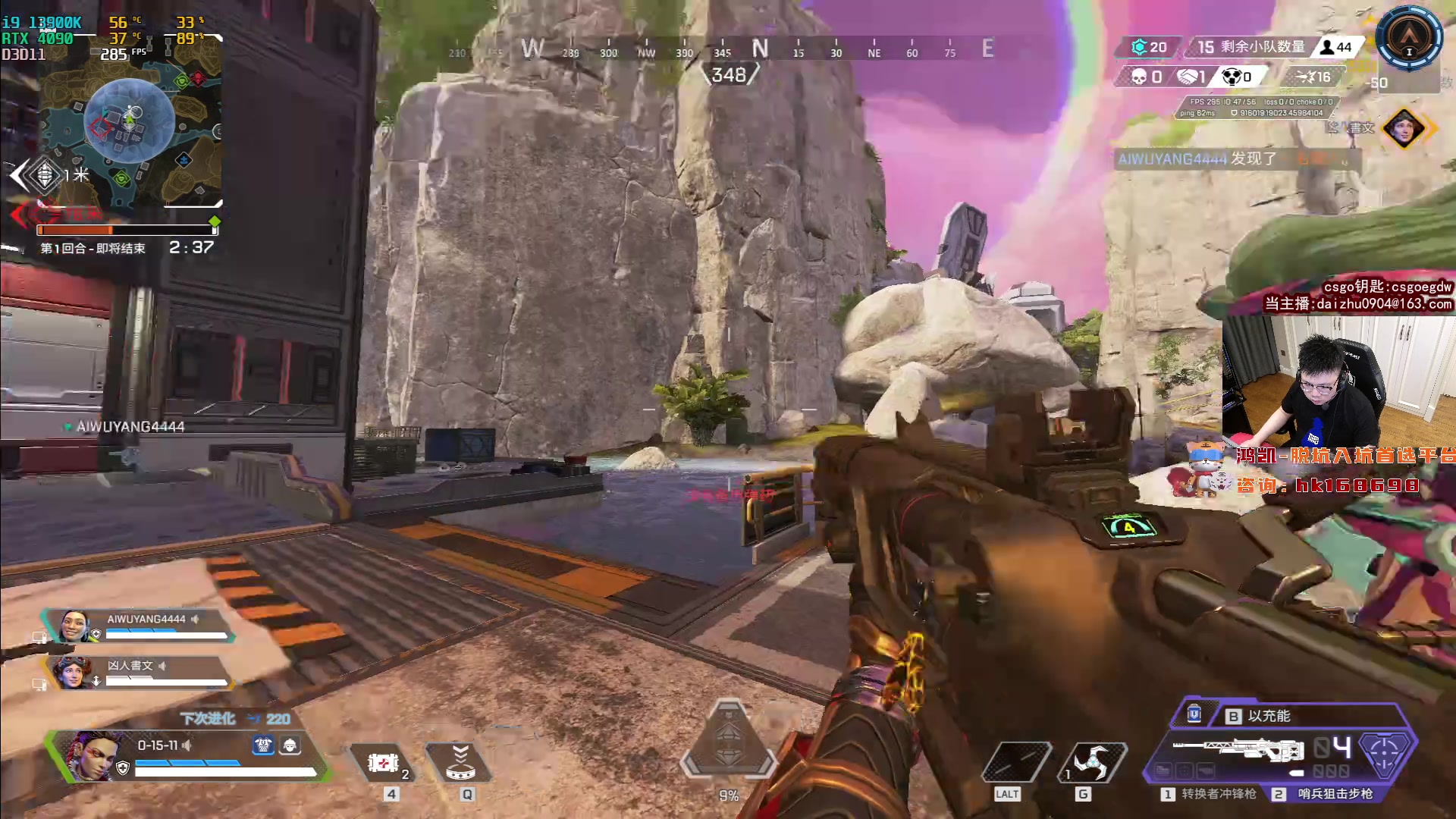The width and height of the screenshot is (1456, 819).
Task: Open the circular minimap
Action: (x=129, y=121)
